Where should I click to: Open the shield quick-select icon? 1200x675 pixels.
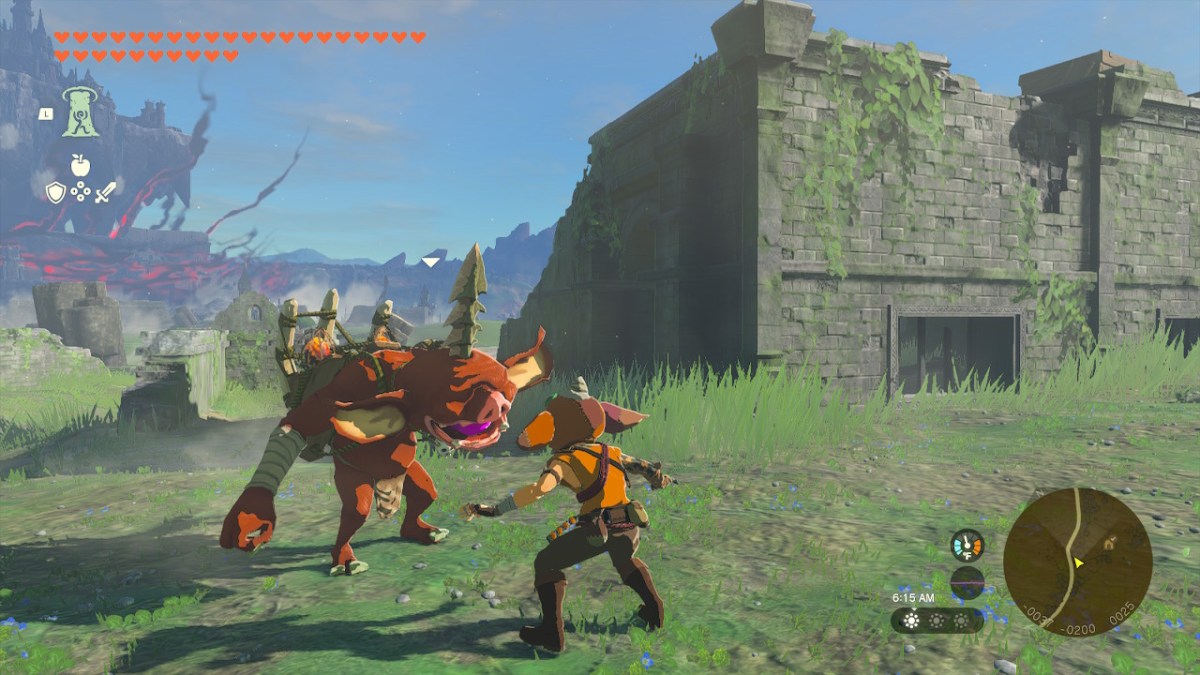coord(55,192)
